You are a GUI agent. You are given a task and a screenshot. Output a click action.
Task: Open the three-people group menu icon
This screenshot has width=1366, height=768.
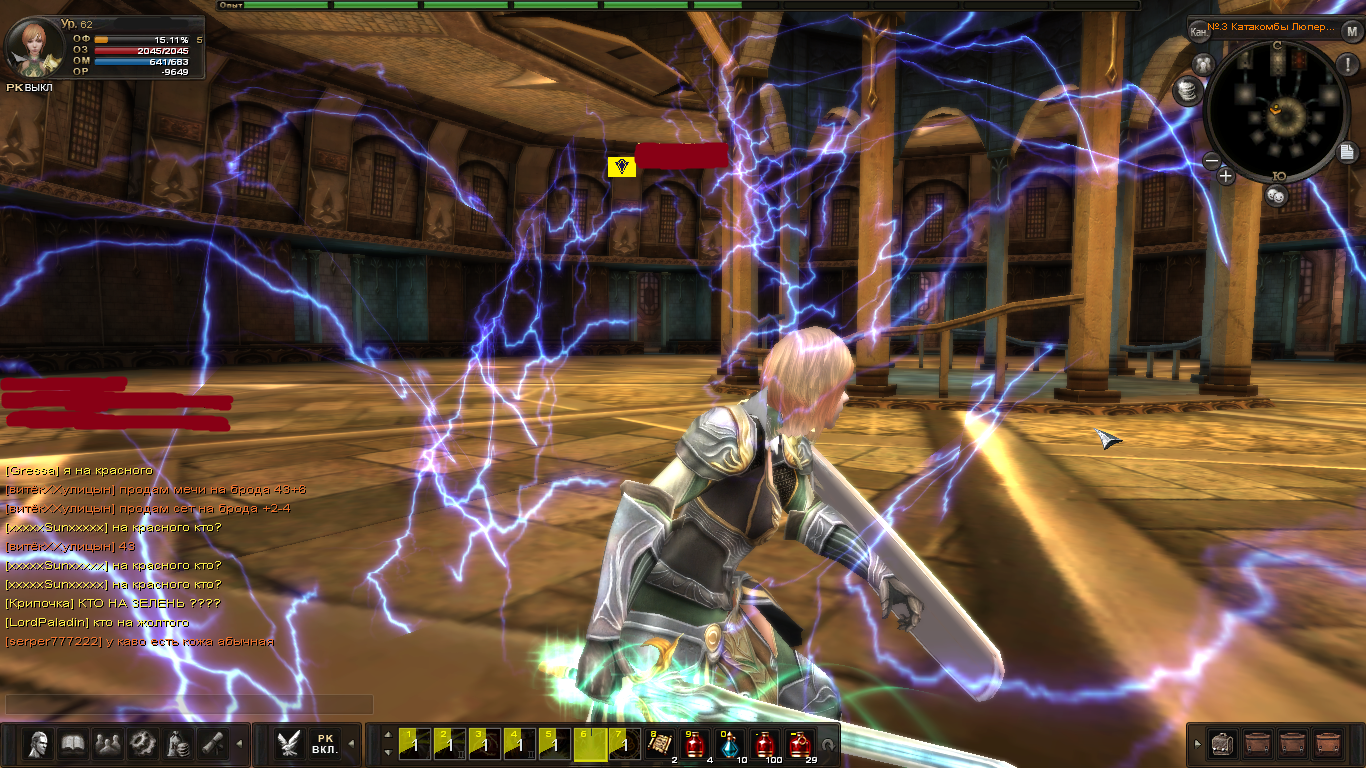(109, 744)
